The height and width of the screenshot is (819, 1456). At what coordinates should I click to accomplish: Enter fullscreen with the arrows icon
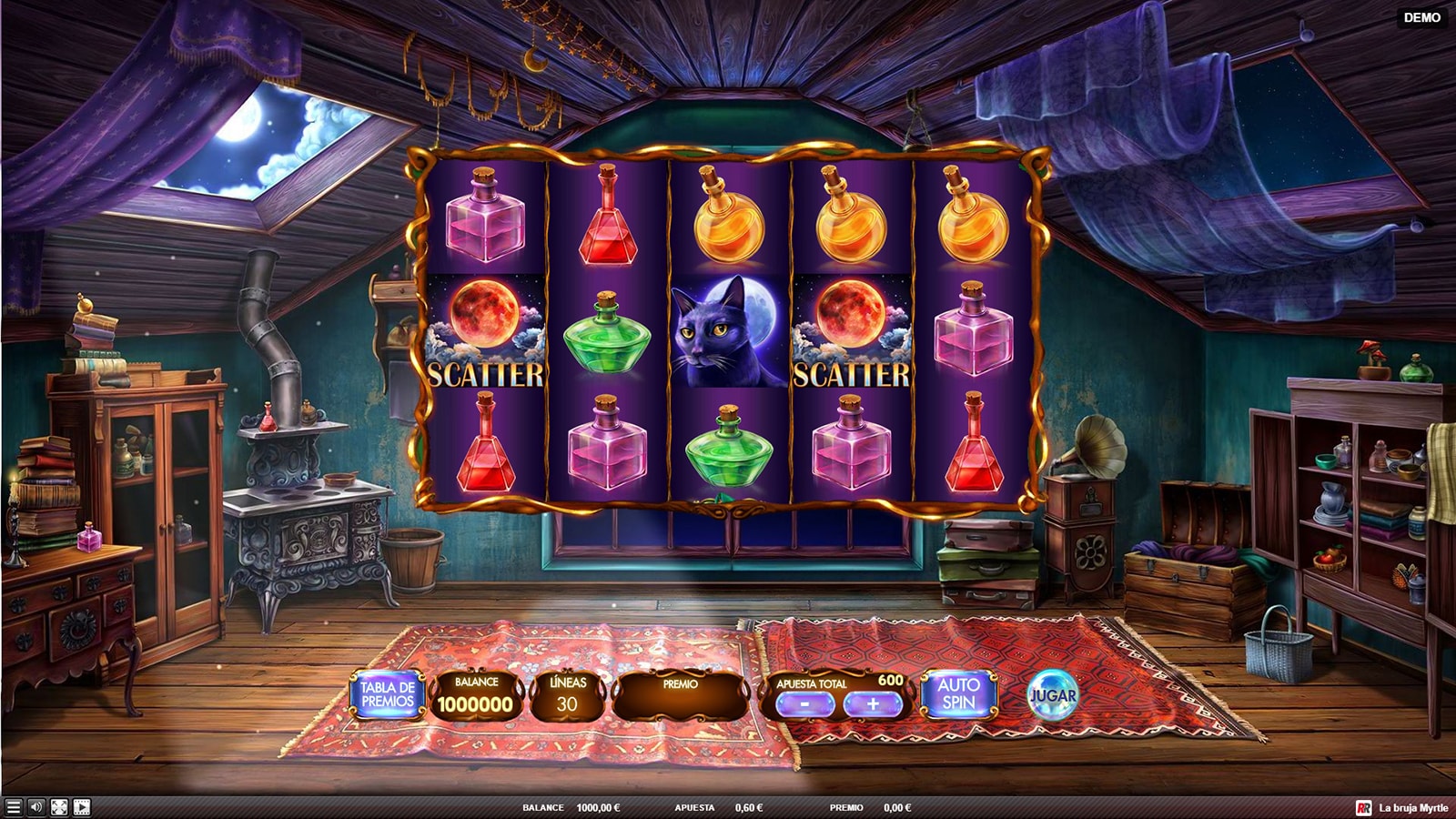59,807
